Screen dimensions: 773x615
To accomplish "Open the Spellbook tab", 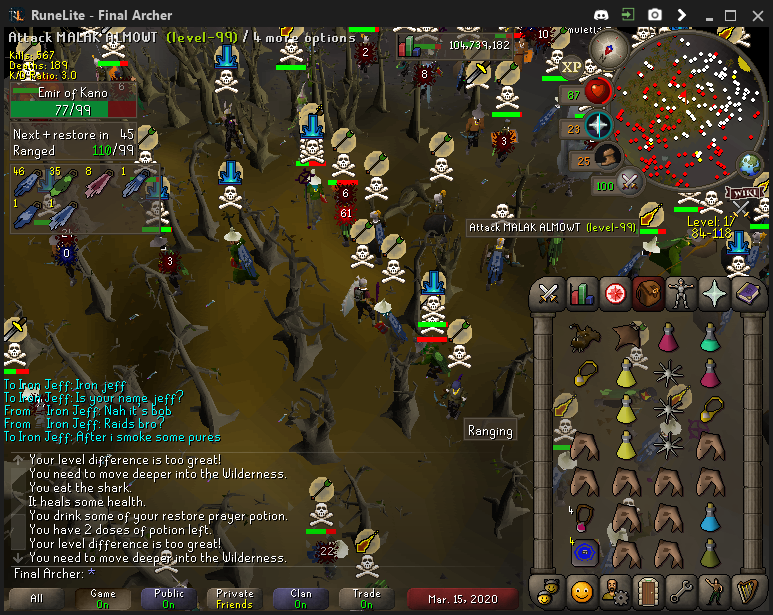I will (x=748, y=294).
